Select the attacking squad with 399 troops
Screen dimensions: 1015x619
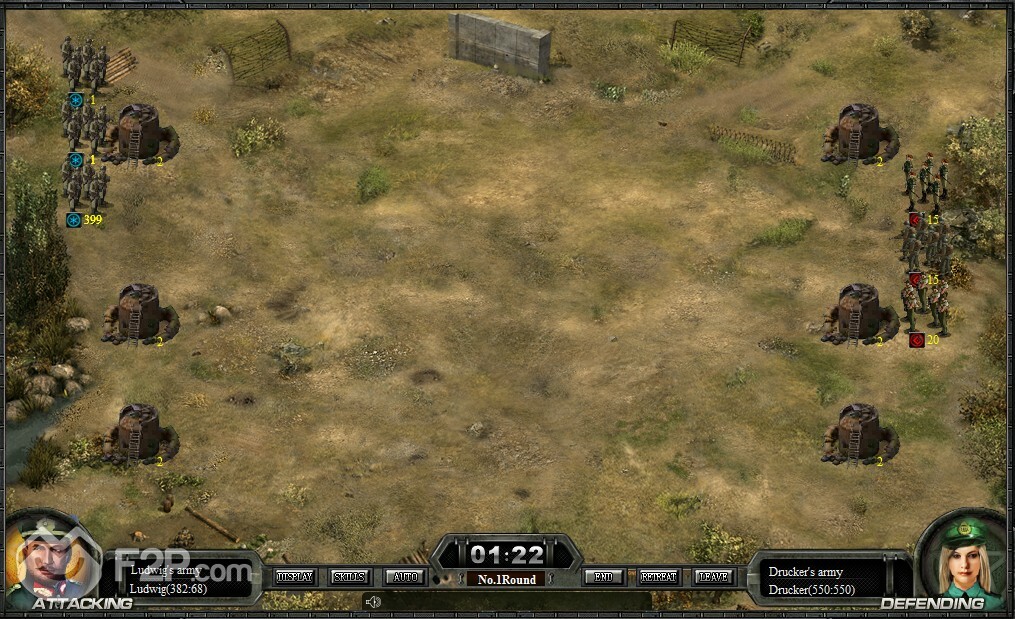coord(85,187)
